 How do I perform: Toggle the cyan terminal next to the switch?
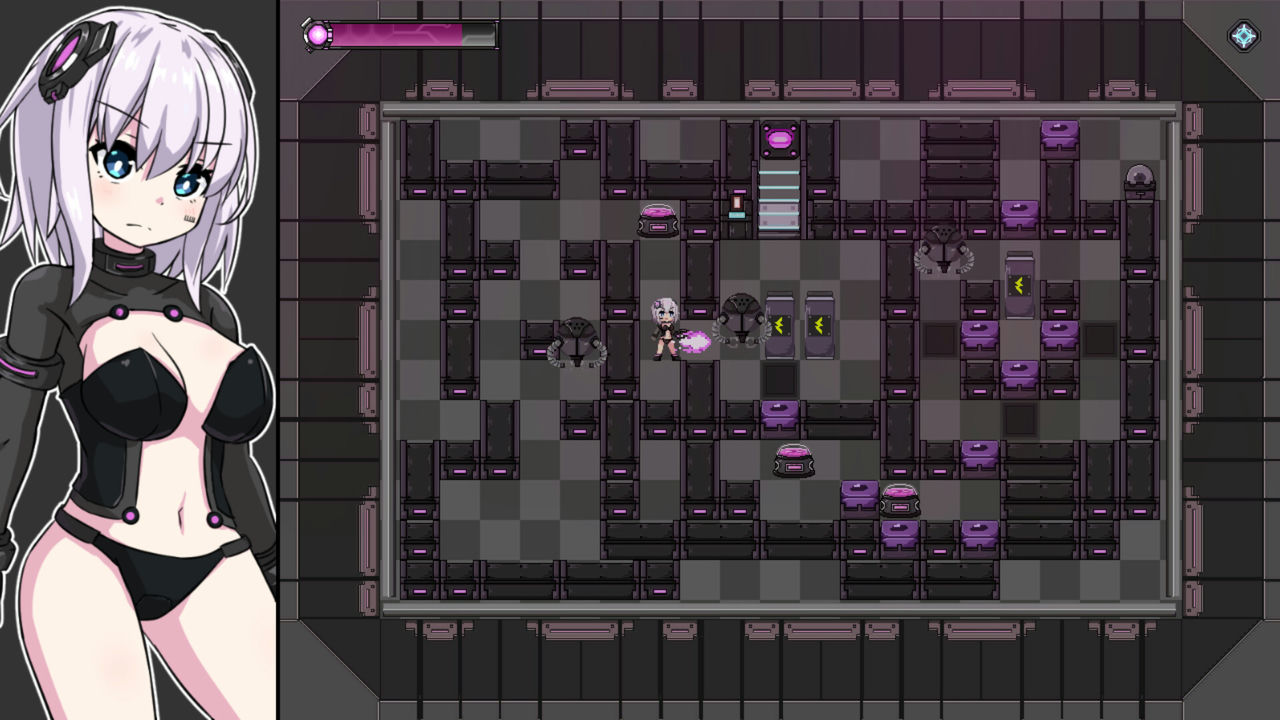737,217
